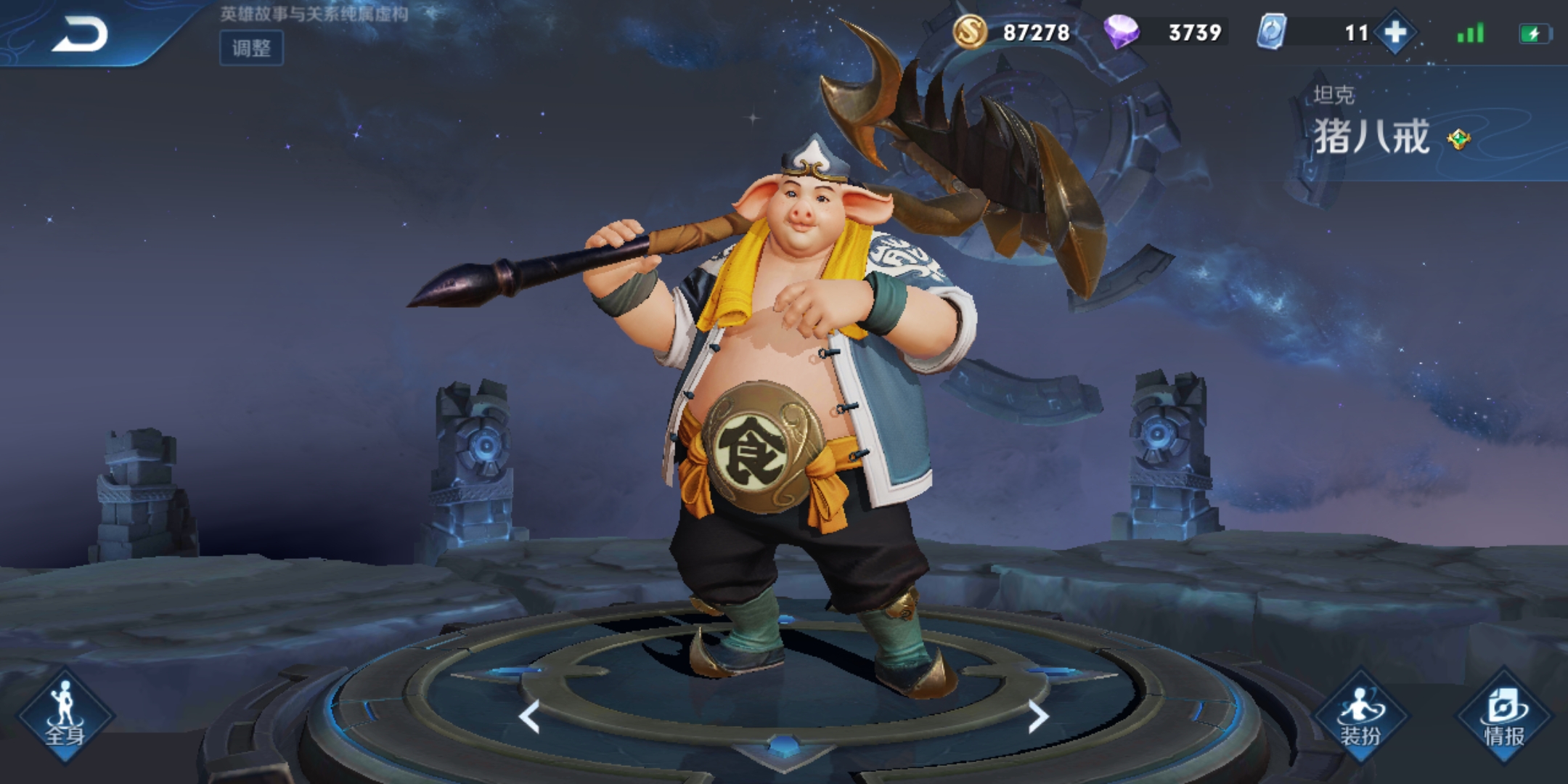Open the 装扮 skins menu

(x=1360, y=716)
